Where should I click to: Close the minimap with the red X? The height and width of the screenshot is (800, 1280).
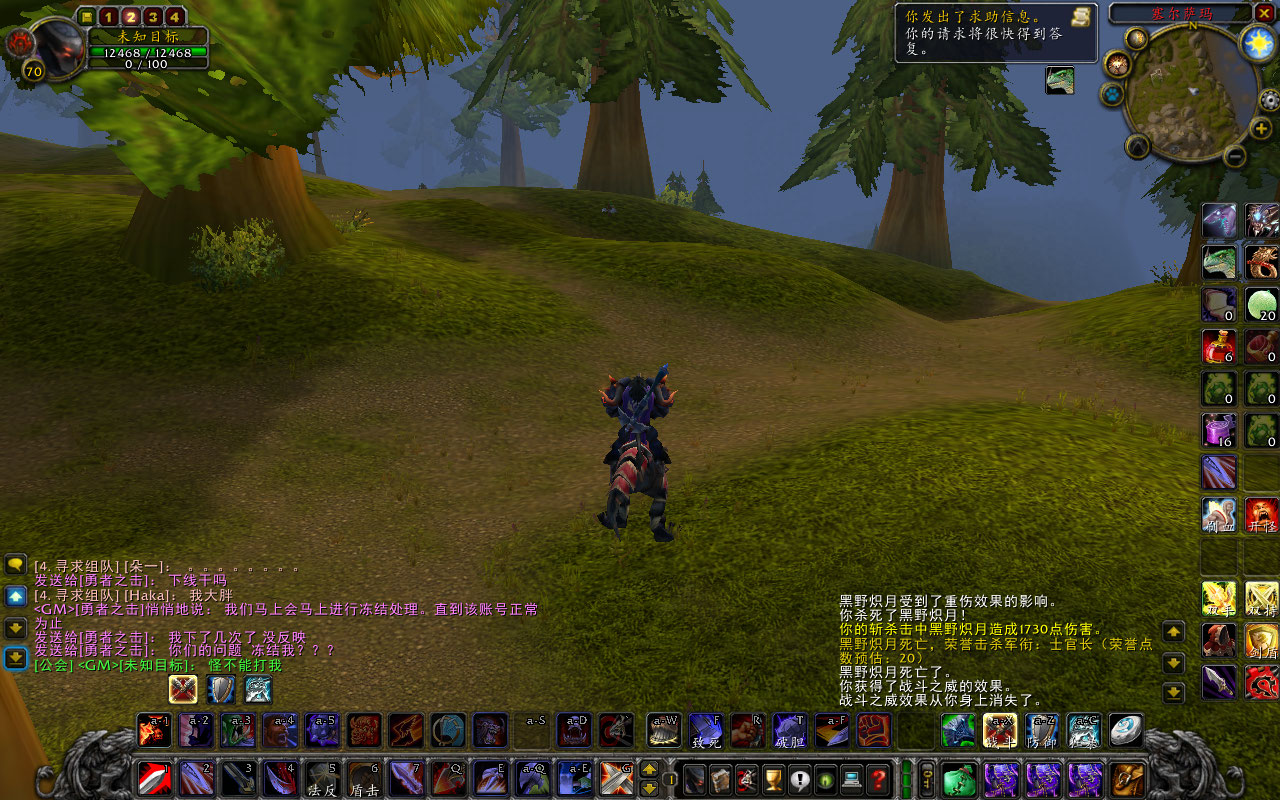(x=1266, y=13)
